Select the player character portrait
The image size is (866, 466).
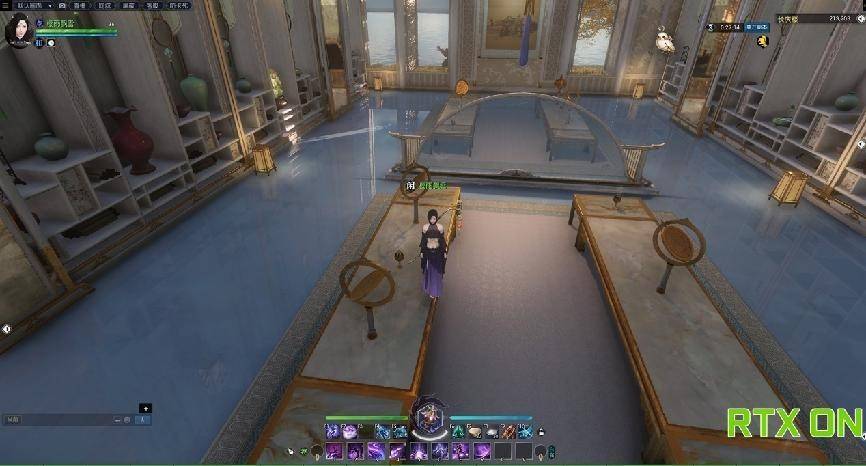(x=17, y=31)
